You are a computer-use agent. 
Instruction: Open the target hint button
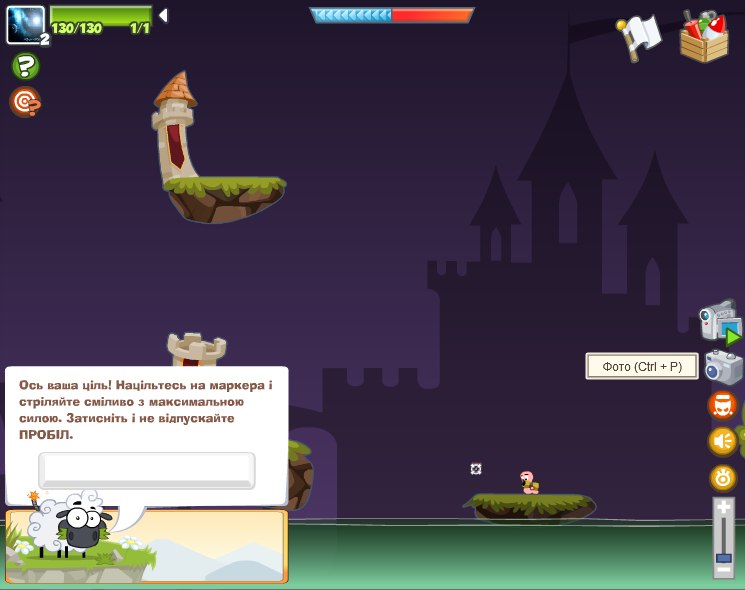25,102
